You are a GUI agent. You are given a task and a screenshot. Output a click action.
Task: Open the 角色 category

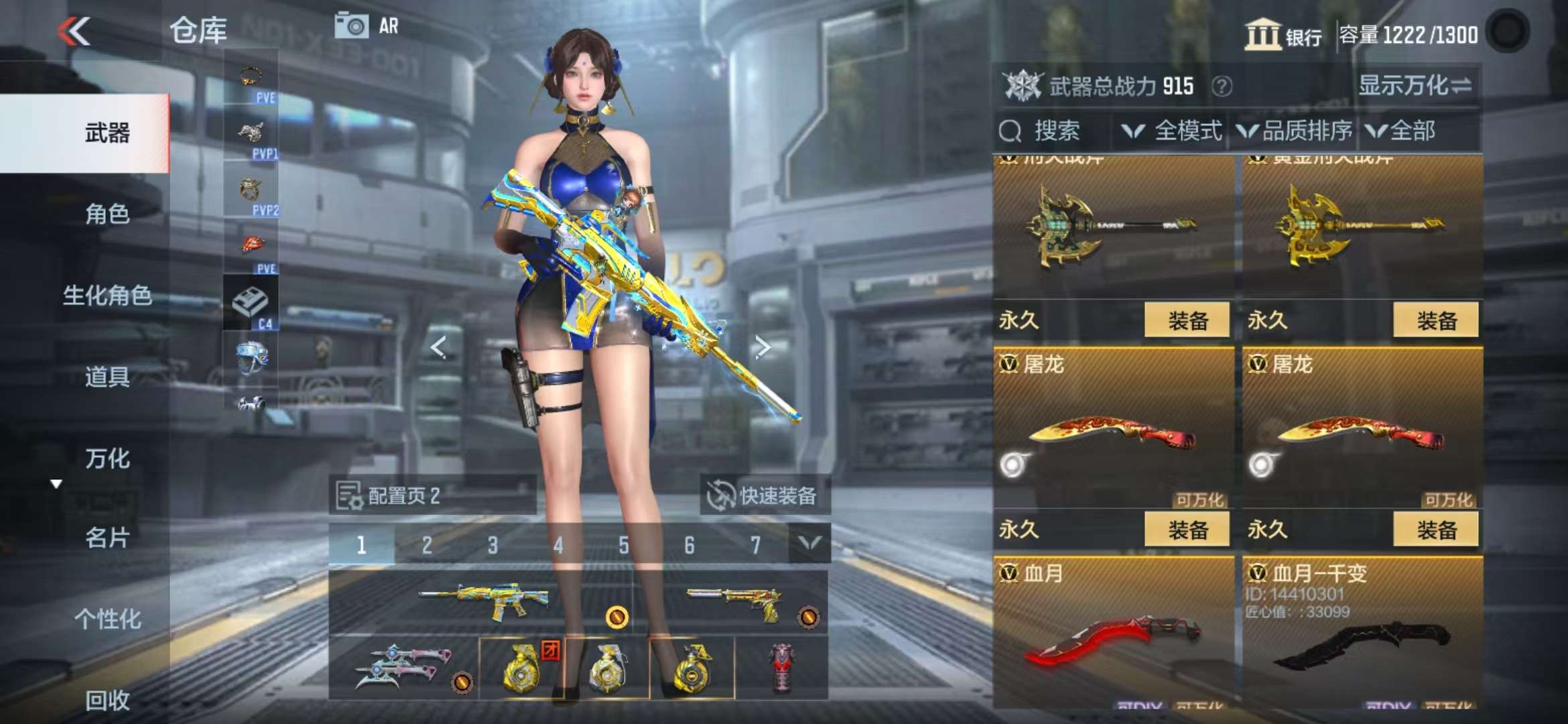(x=107, y=215)
